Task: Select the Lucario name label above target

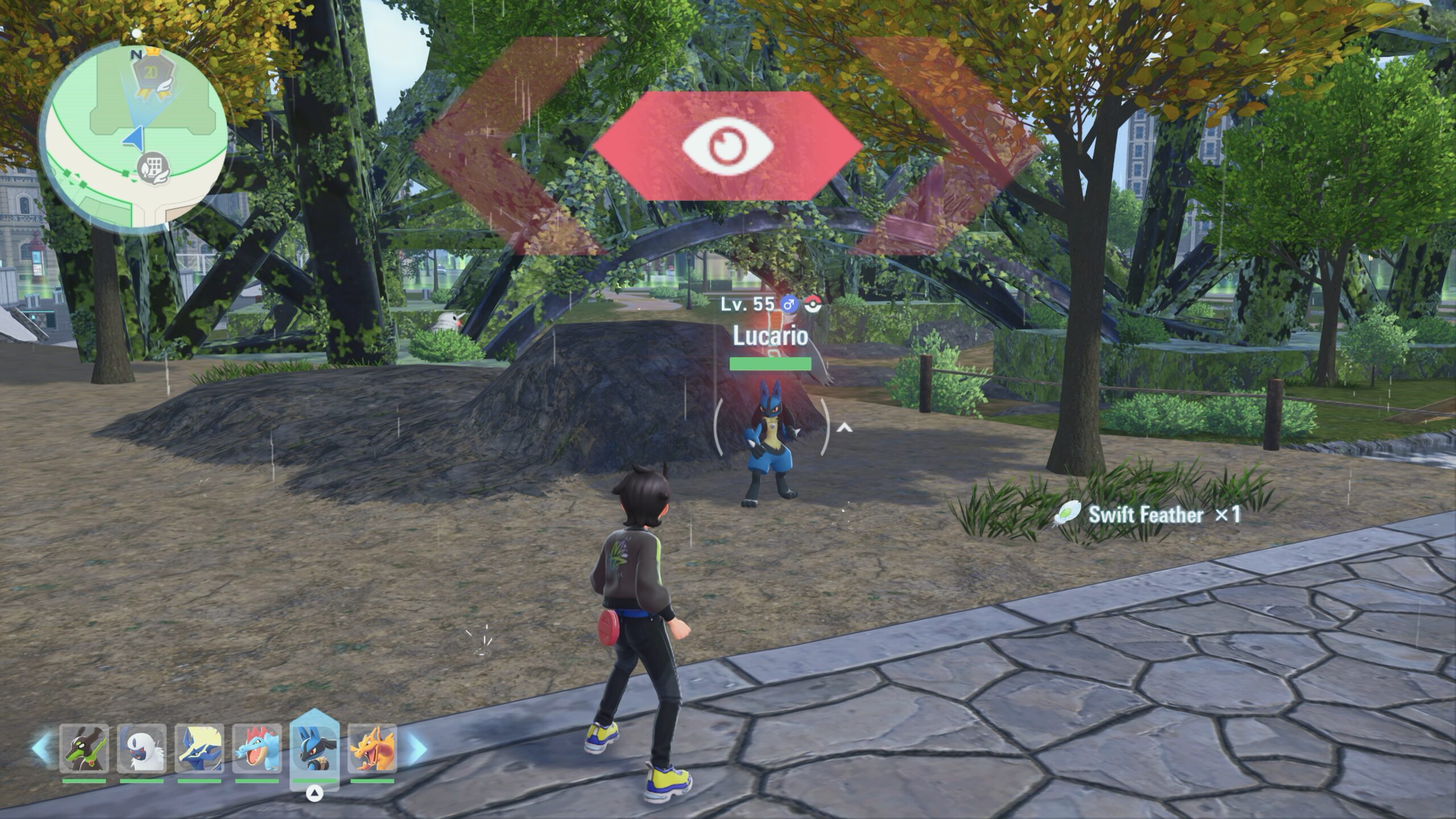Action: (770, 336)
